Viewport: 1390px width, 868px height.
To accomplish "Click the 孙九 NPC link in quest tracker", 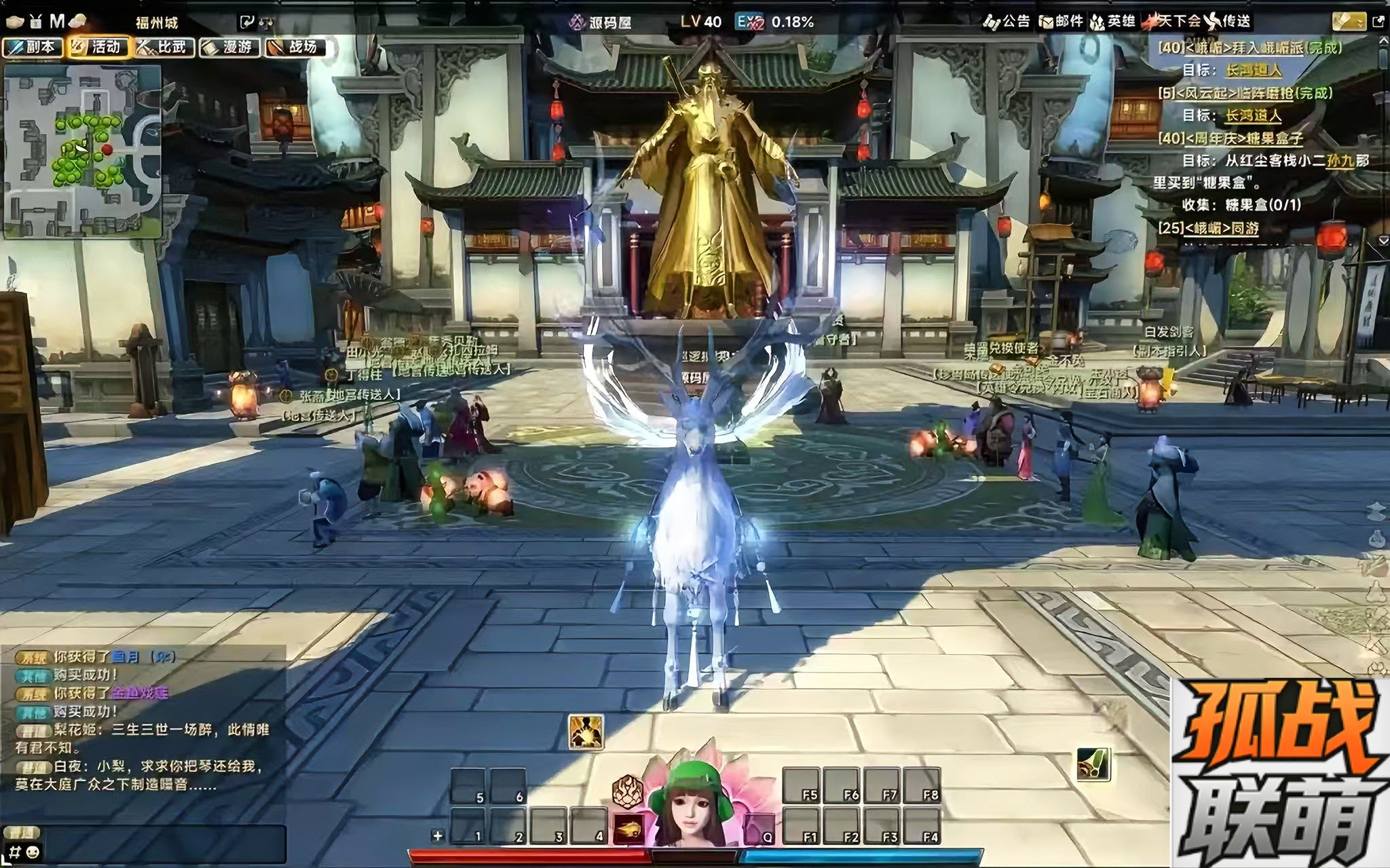I will [x=1339, y=161].
